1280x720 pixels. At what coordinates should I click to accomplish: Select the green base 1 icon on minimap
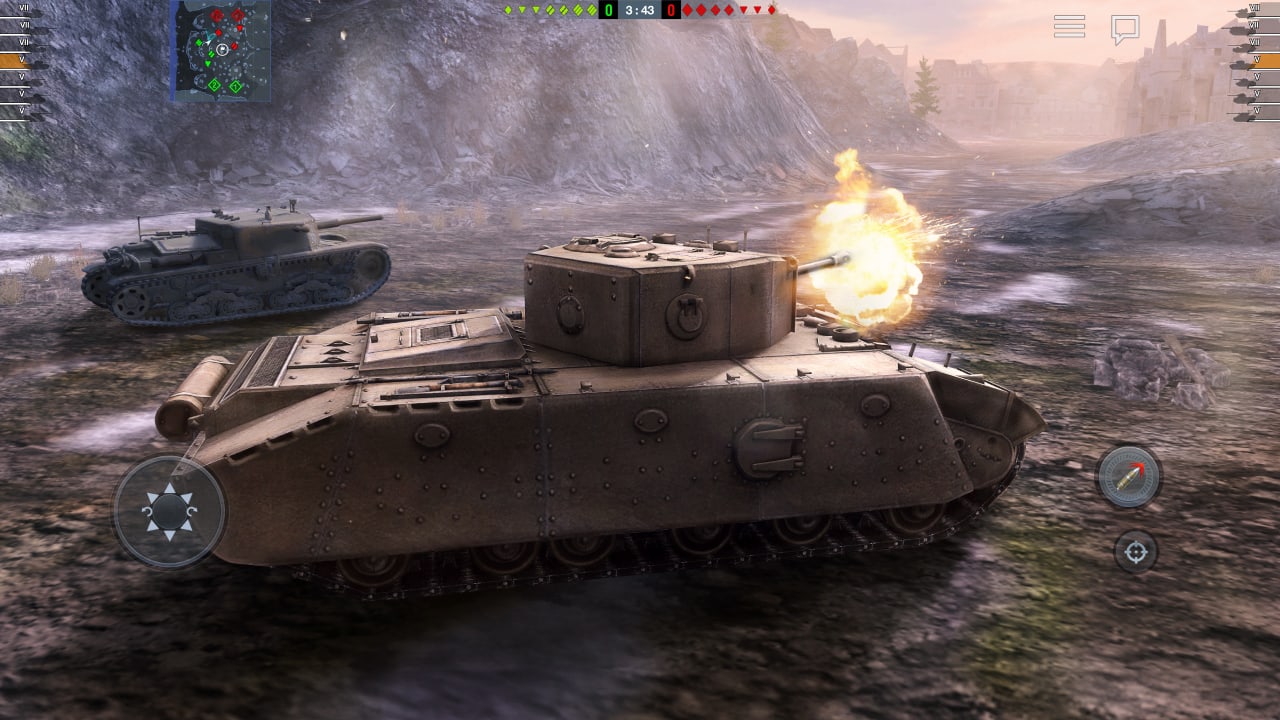click(236, 85)
